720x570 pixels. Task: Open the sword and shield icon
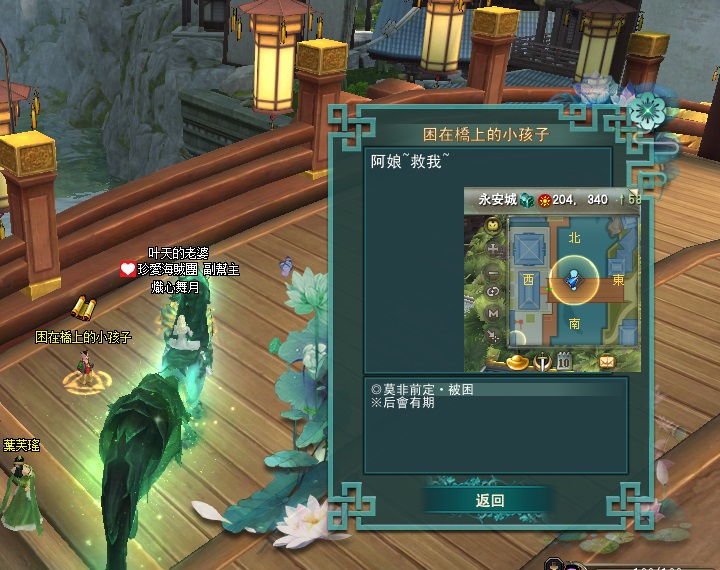(x=543, y=361)
